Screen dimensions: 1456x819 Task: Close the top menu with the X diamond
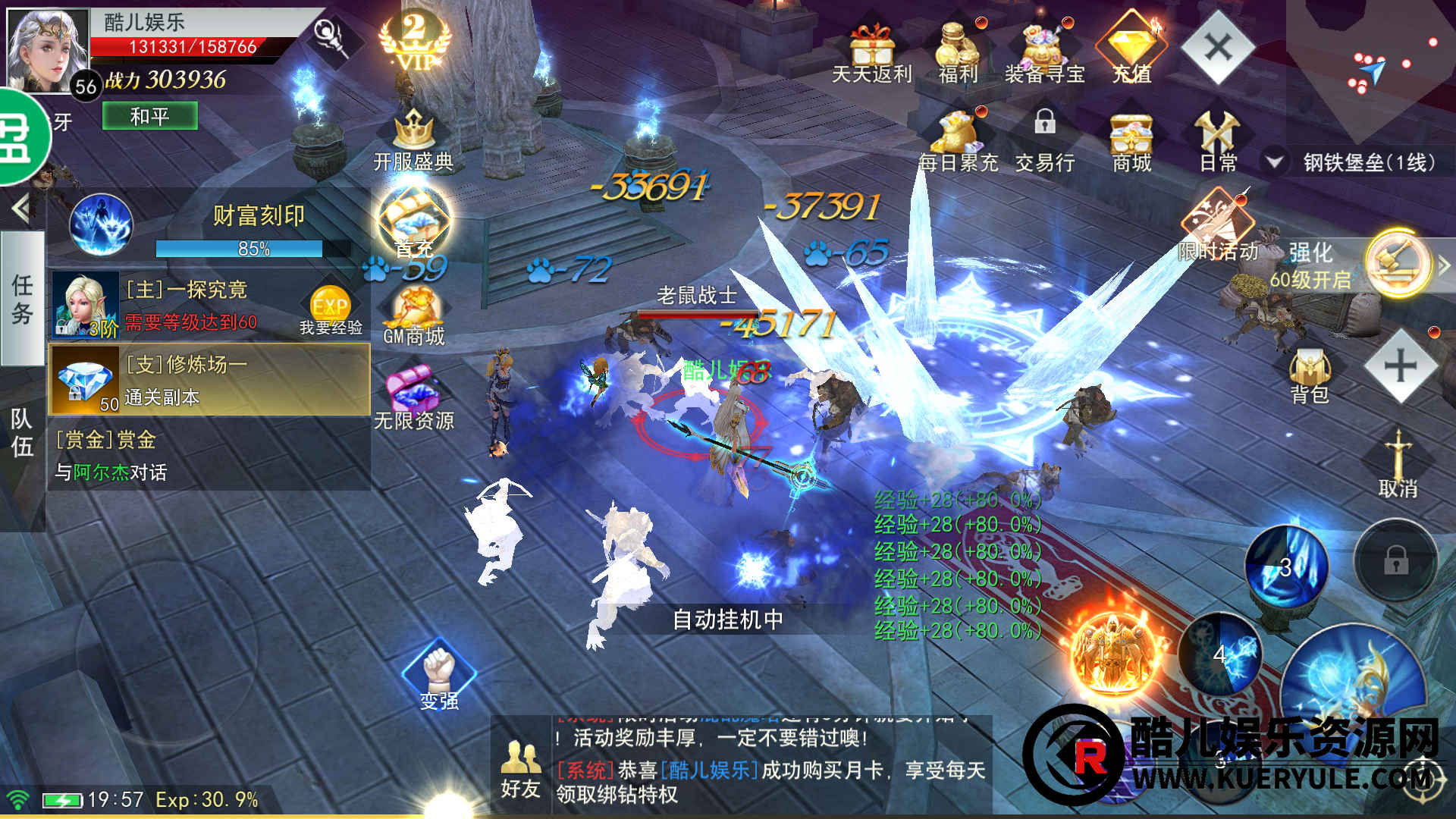(1218, 48)
